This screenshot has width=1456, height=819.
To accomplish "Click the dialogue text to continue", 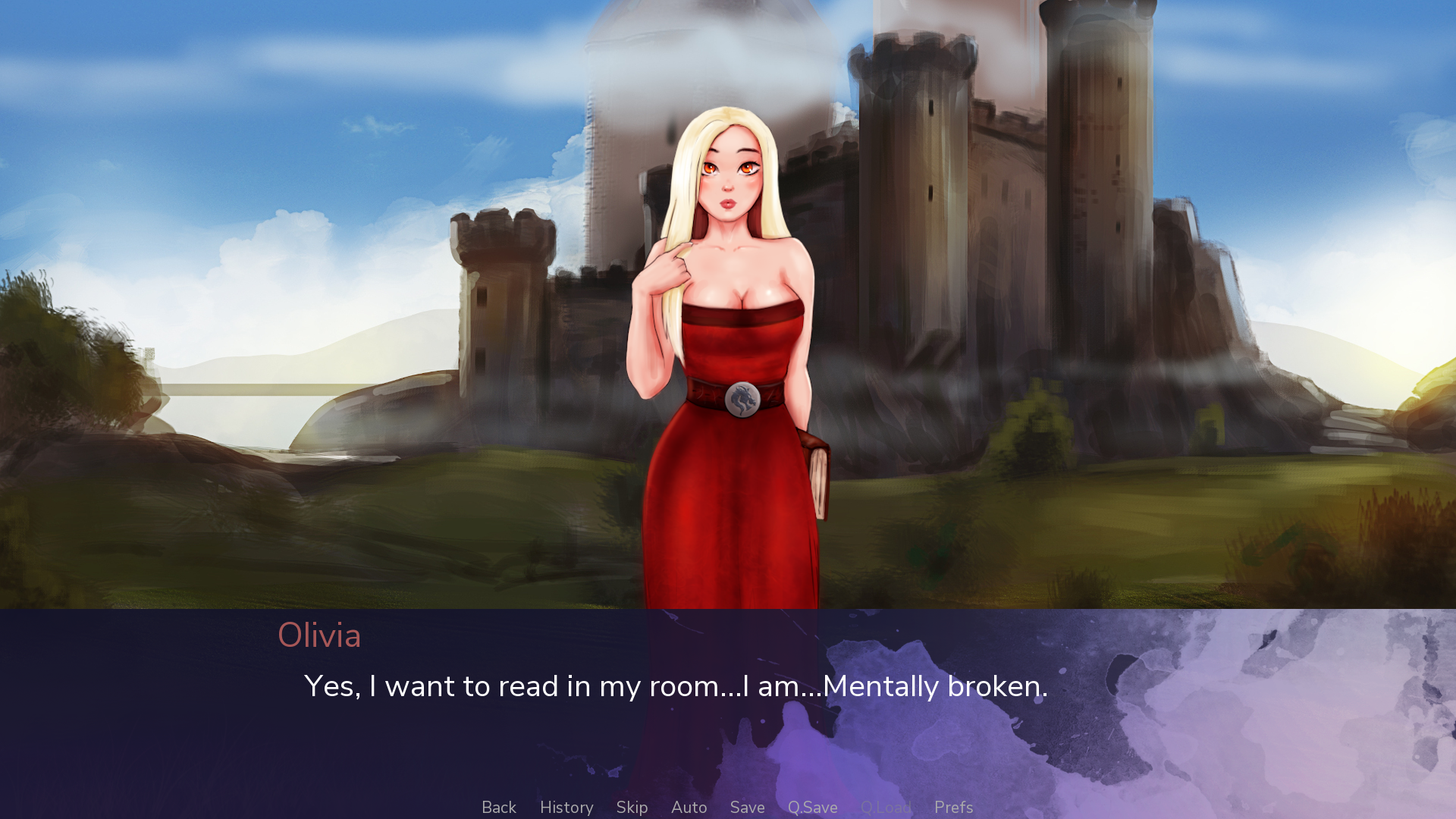I will [x=675, y=686].
